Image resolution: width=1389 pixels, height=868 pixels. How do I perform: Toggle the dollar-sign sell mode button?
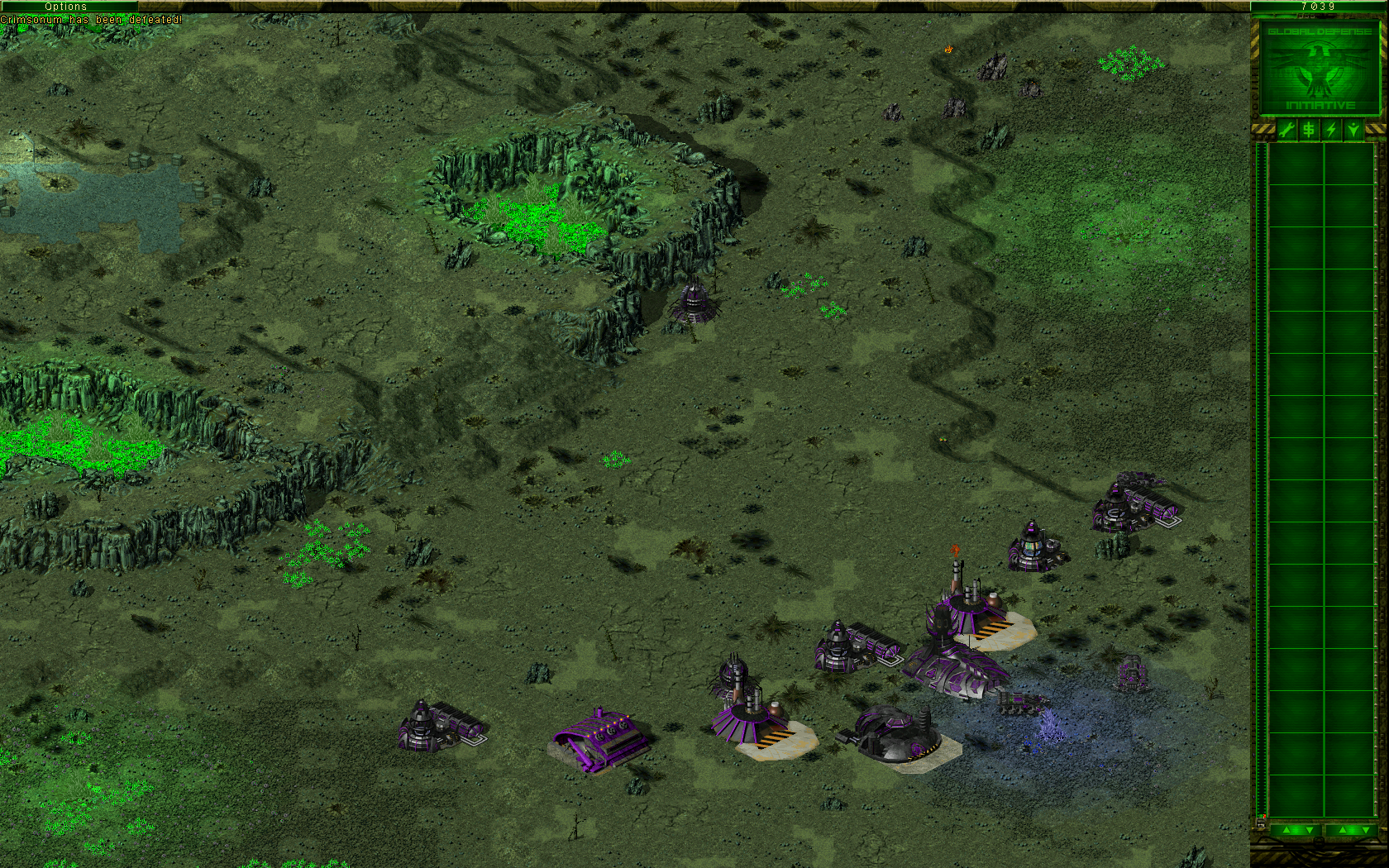[1309, 130]
